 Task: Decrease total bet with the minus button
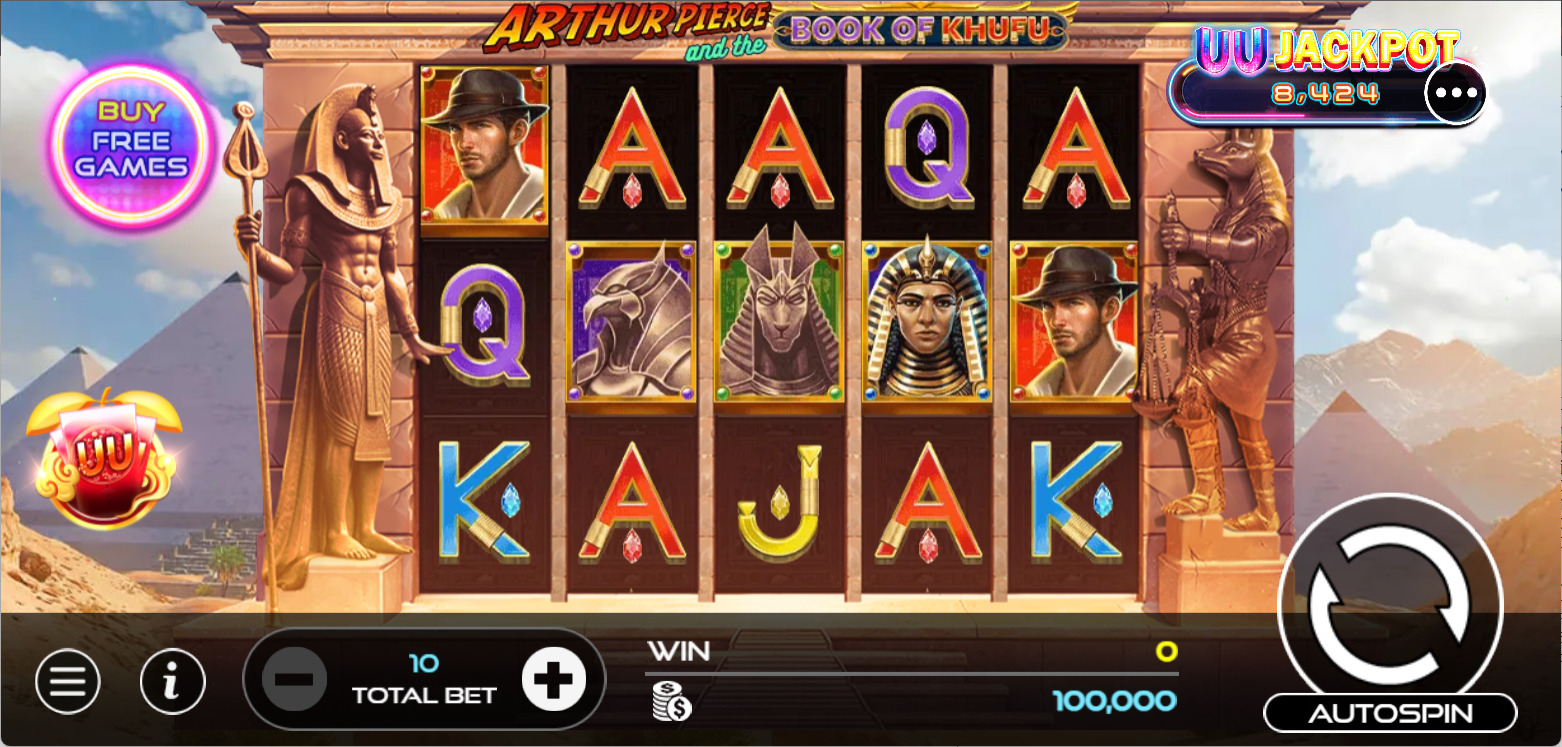pyautogui.click(x=294, y=679)
